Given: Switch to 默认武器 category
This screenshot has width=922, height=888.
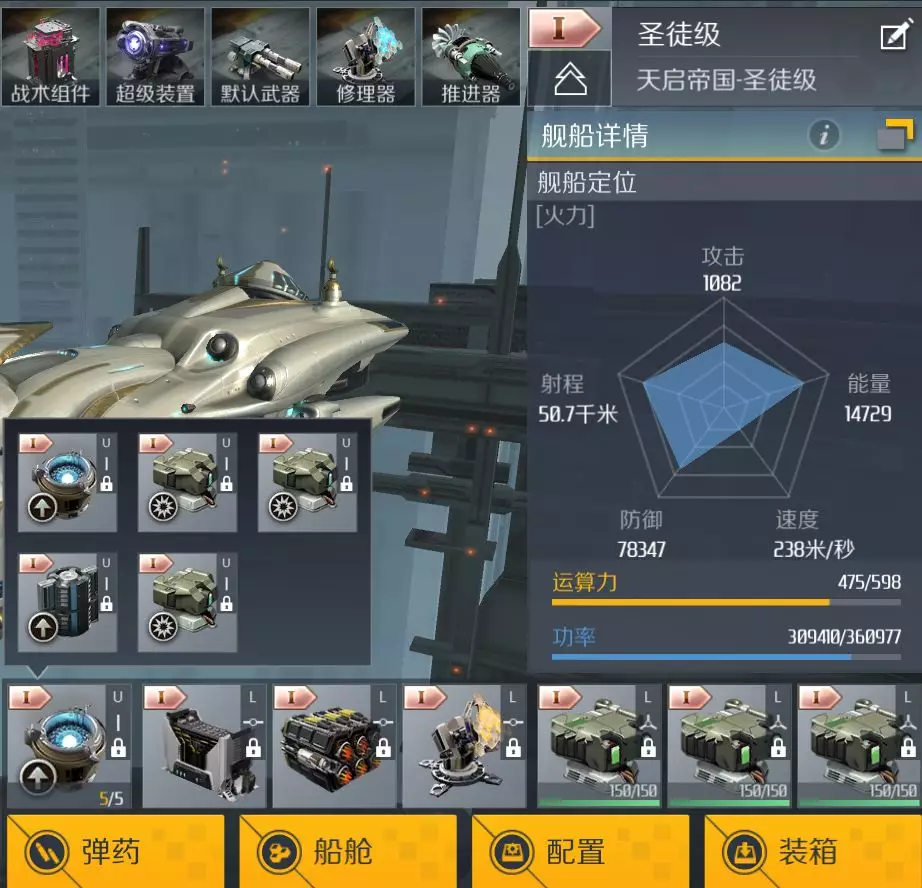Looking at the screenshot, I should point(261,56).
